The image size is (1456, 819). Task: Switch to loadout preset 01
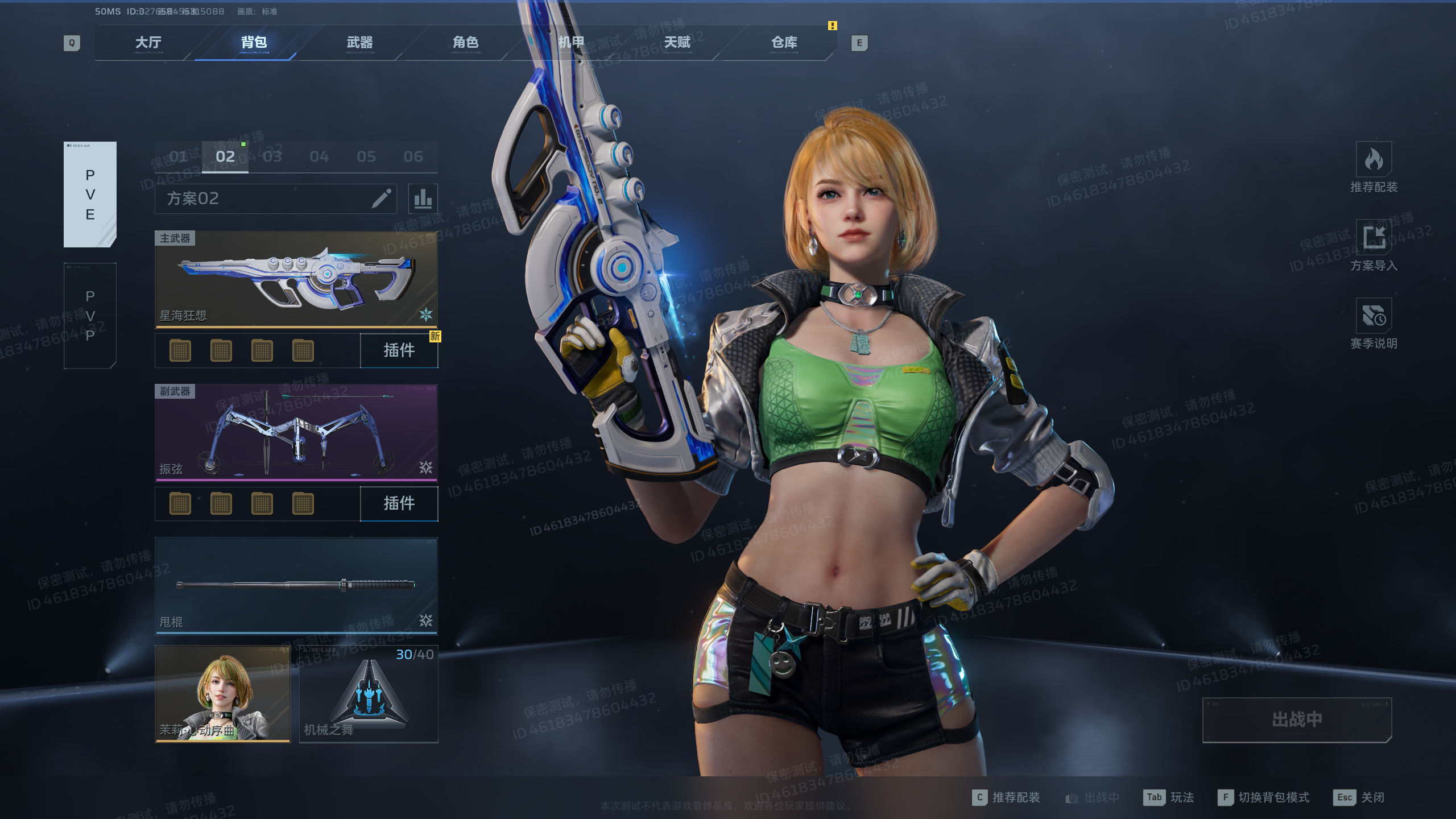[x=178, y=156]
